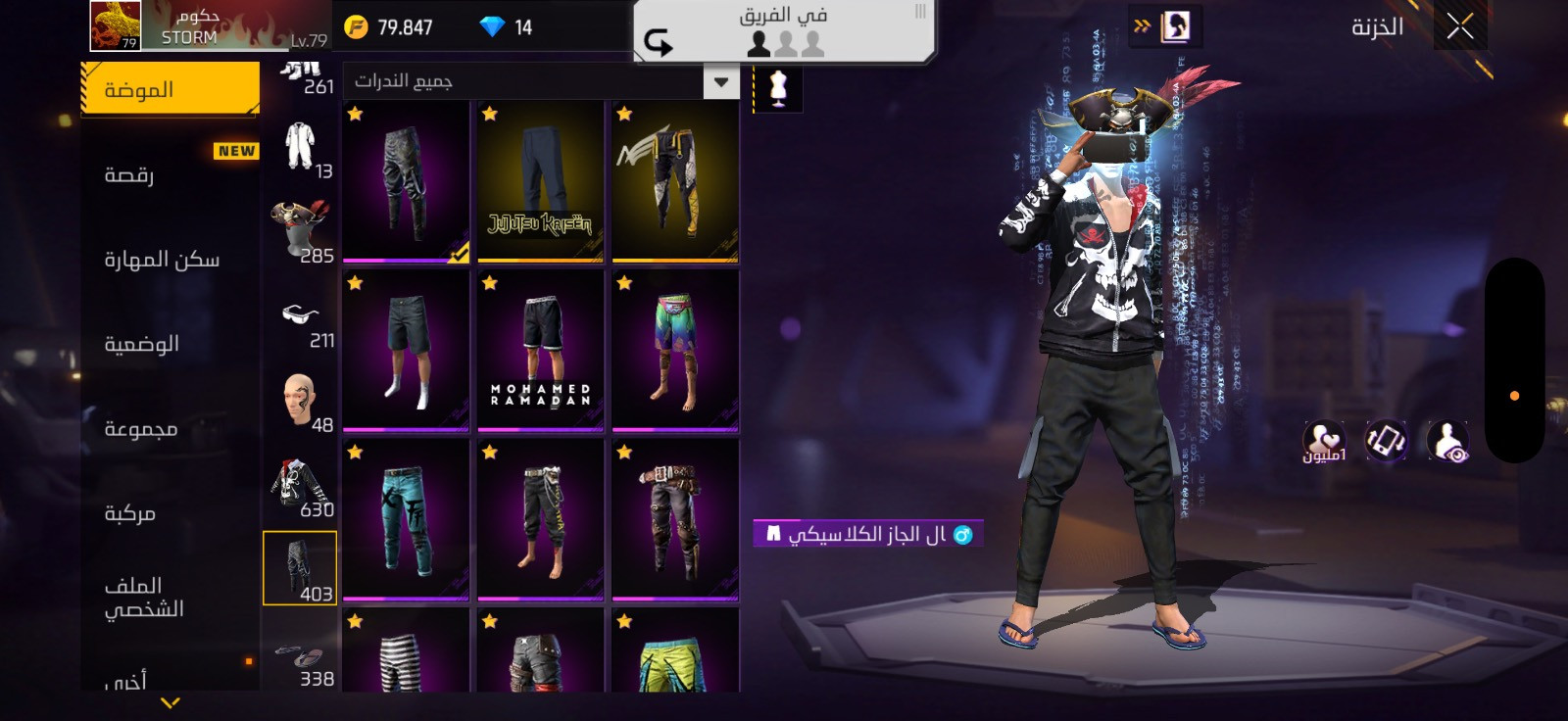Choose the Mohamed Ramadan shorts item
1568x721 pixels.
(x=540, y=351)
